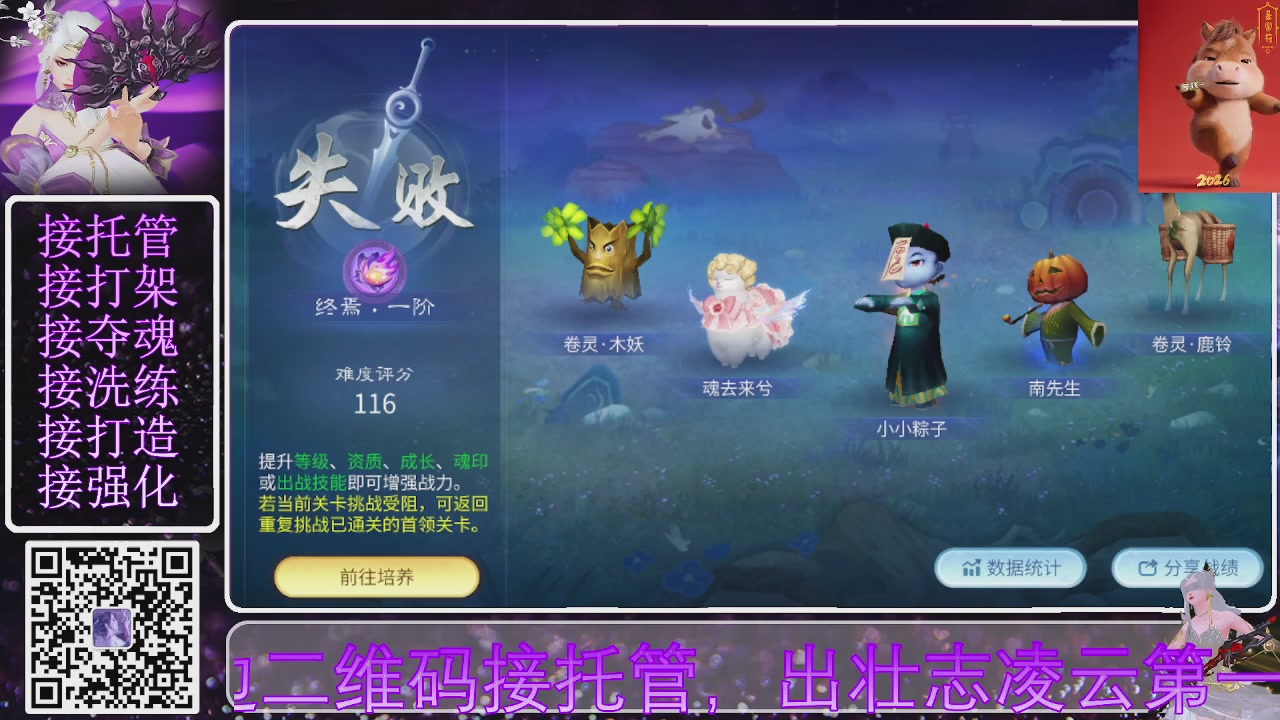Click the difficulty score 116 text

(376, 404)
